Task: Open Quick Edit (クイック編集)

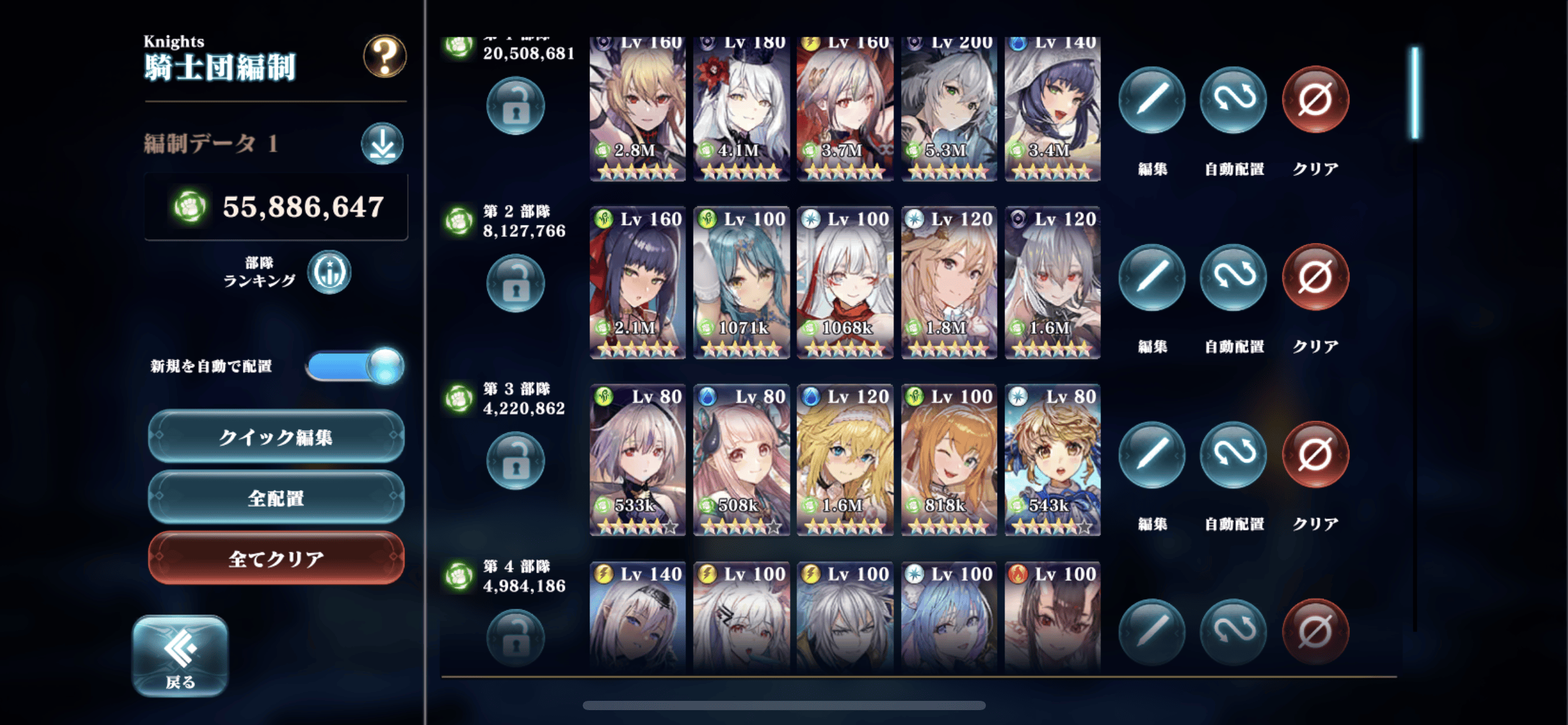Action: click(x=276, y=437)
